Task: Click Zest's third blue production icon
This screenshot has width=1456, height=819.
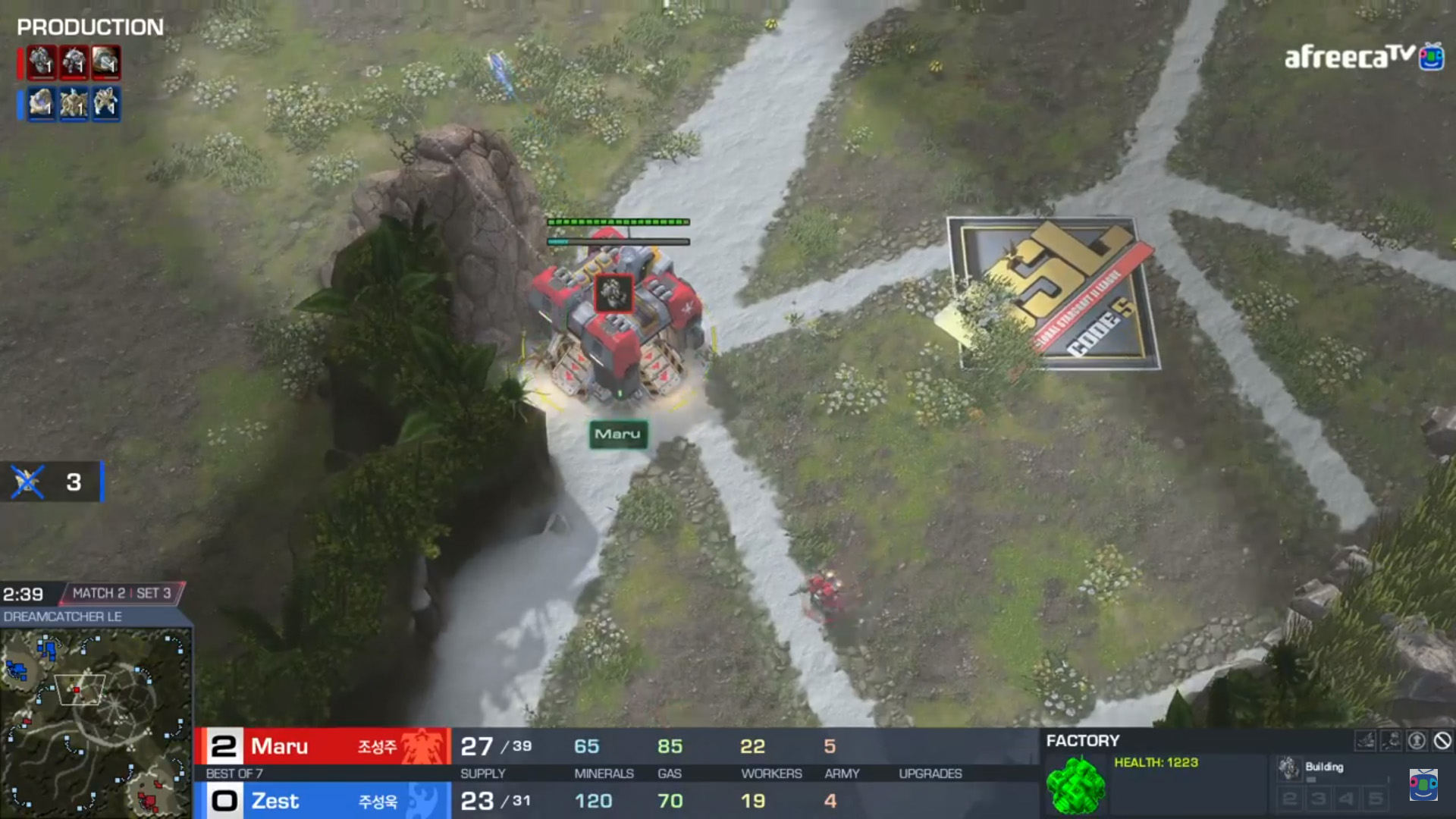Action: pyautogui.click(x=106, y=103)
